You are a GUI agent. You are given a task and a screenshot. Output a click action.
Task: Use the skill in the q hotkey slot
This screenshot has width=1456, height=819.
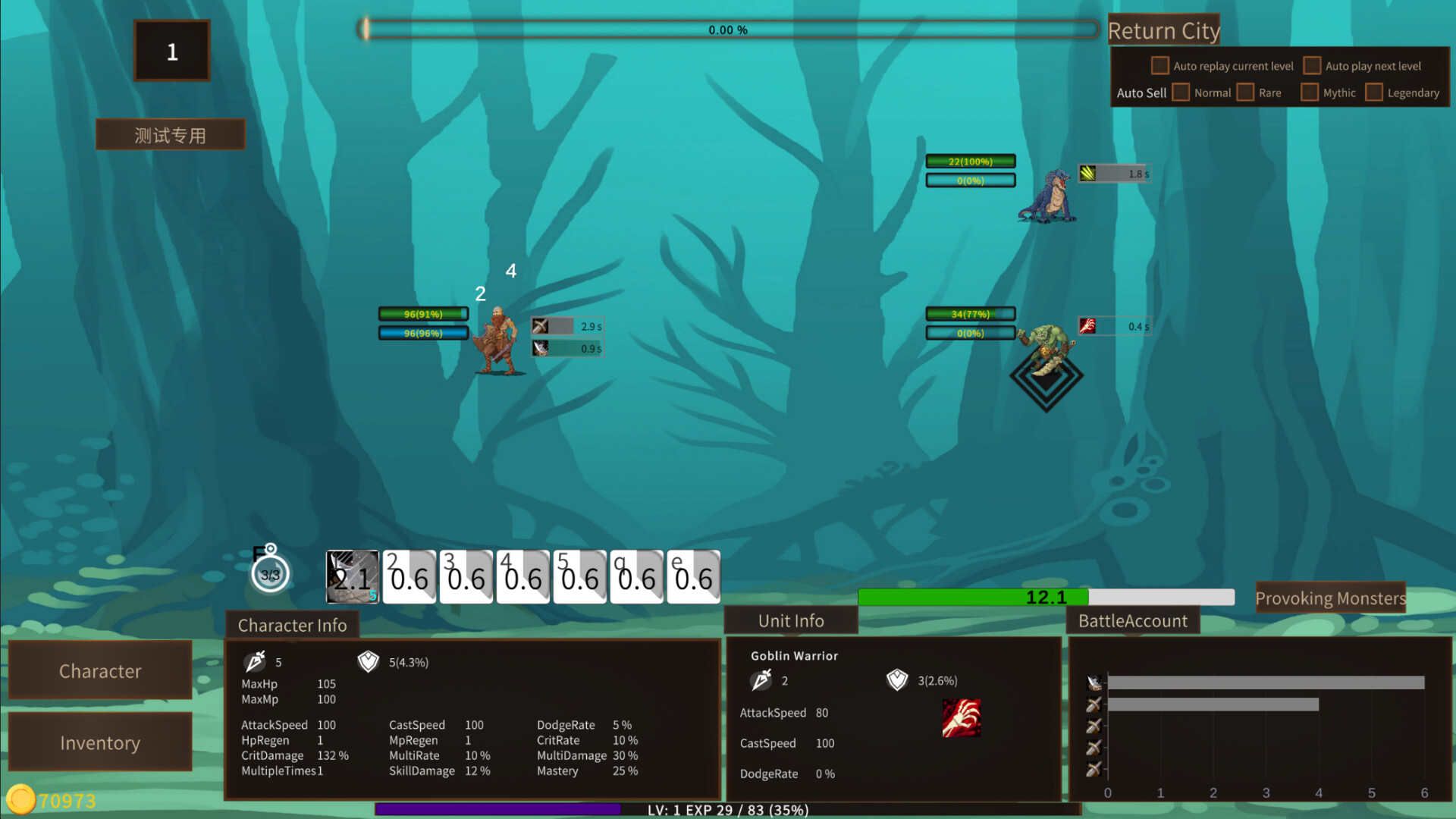tap(637, 577)
